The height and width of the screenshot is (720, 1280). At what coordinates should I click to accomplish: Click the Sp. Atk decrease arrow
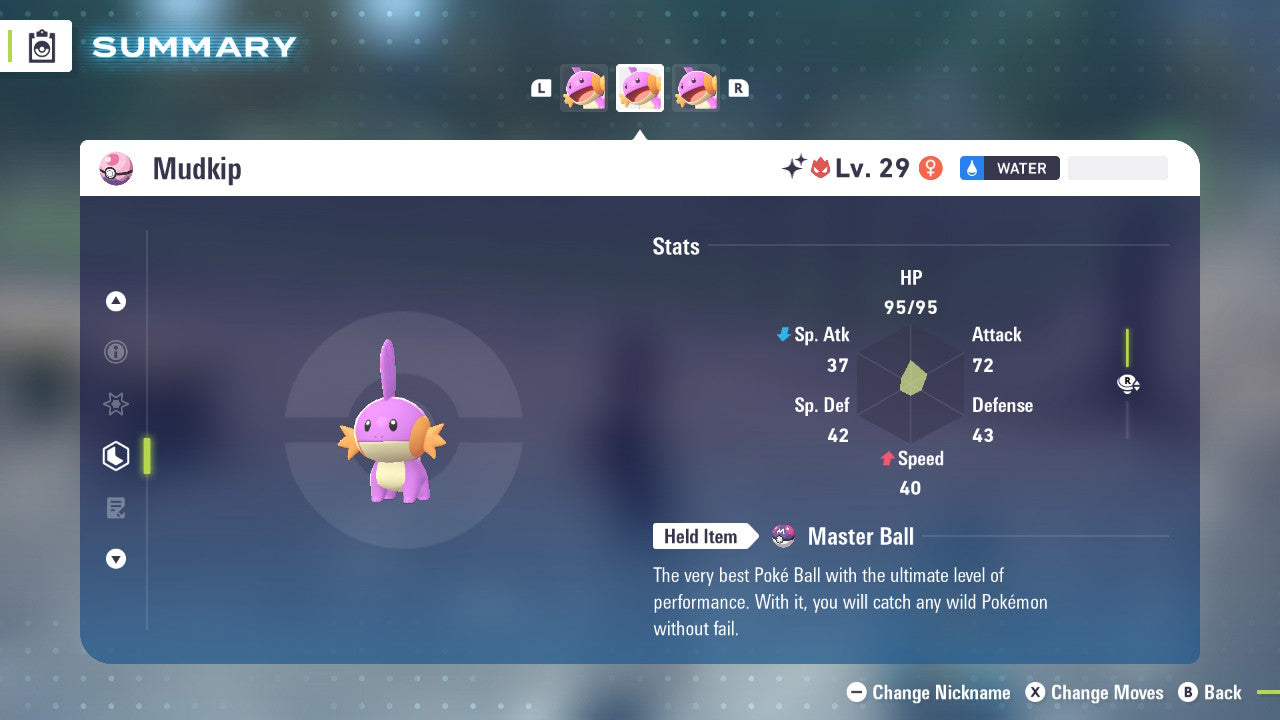tap(782, 334)
